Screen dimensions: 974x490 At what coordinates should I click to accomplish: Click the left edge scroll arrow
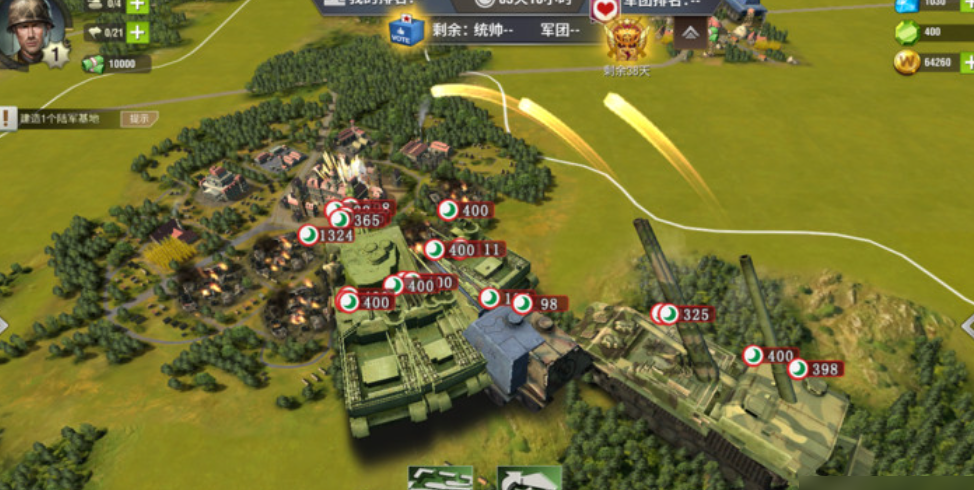(5, 326)
